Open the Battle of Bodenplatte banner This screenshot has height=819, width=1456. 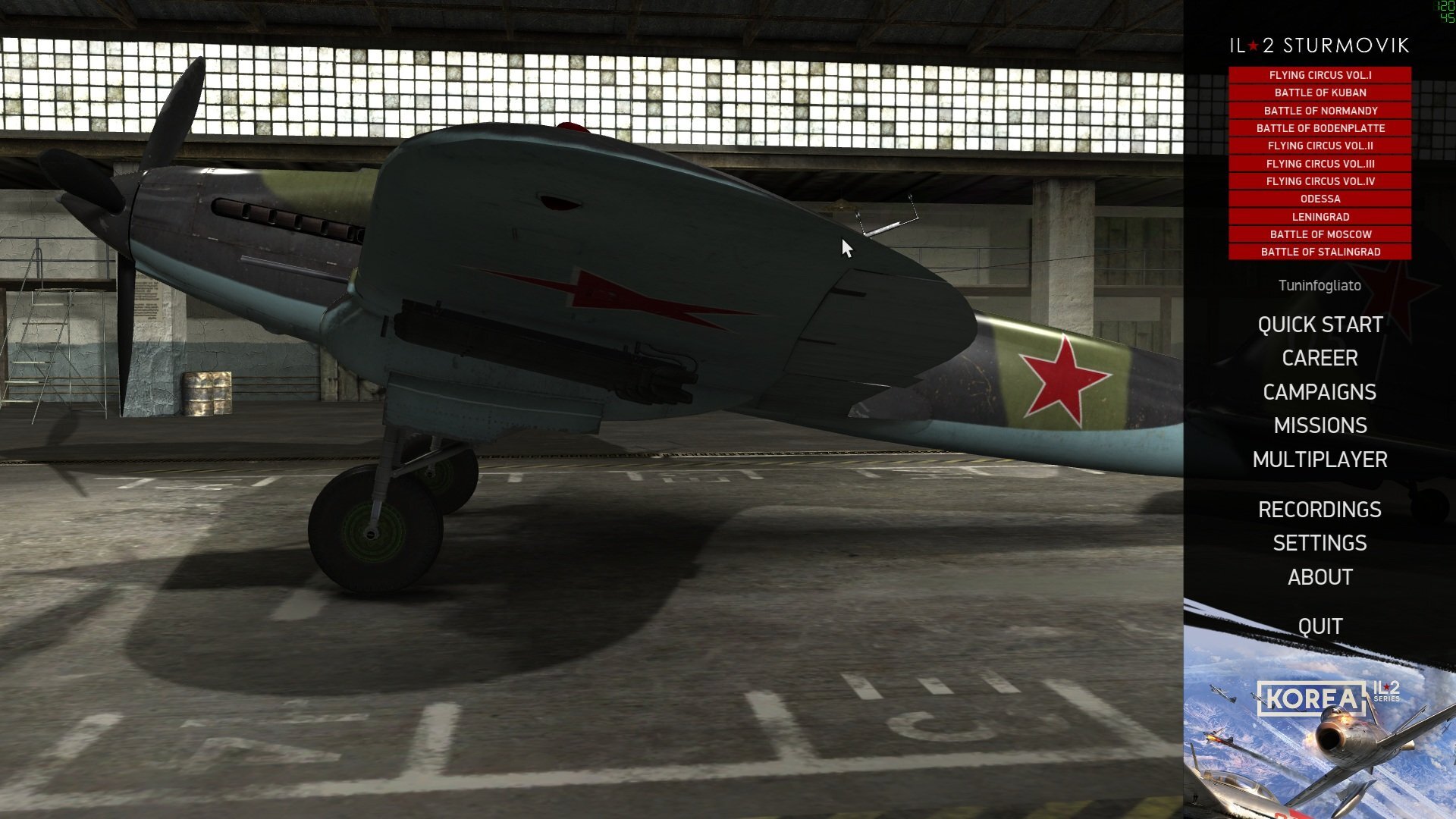click(1321, 128)
